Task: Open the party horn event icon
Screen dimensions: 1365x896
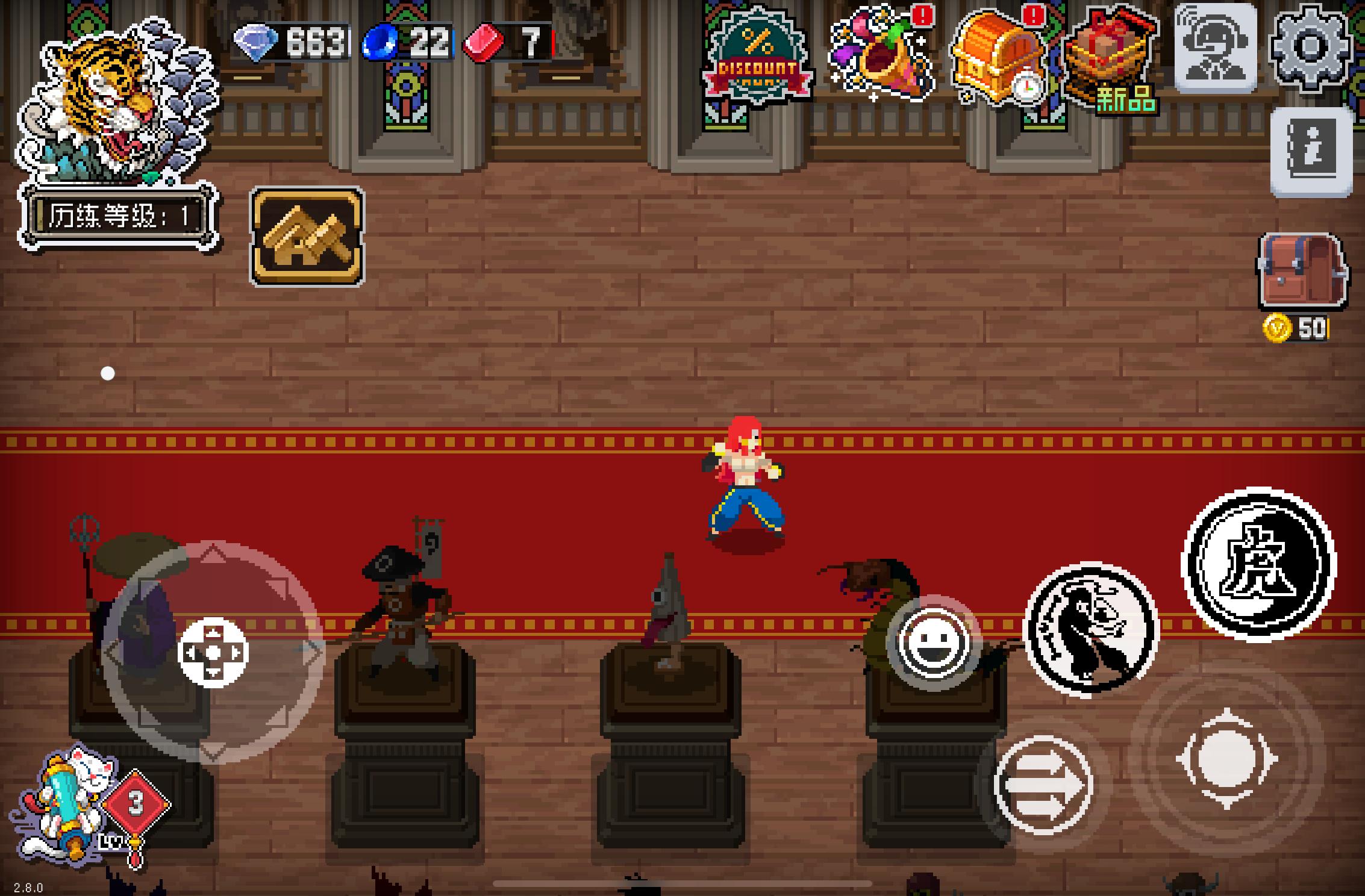Action: 879,54
